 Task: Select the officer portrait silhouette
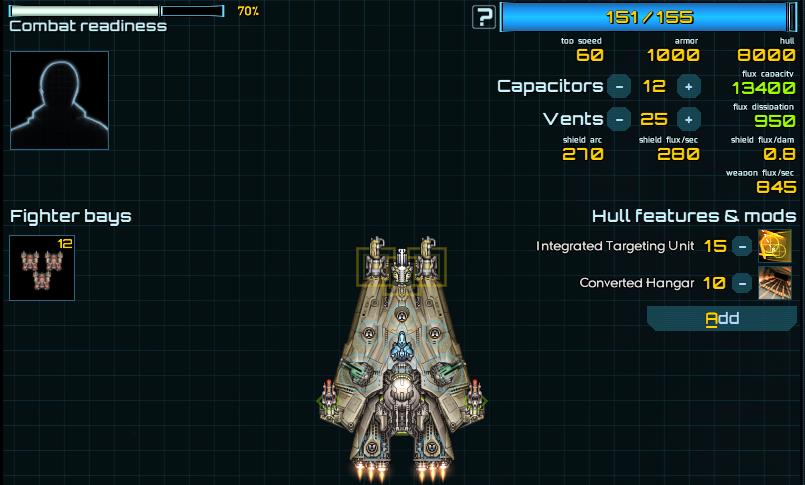tap(59, 100)
